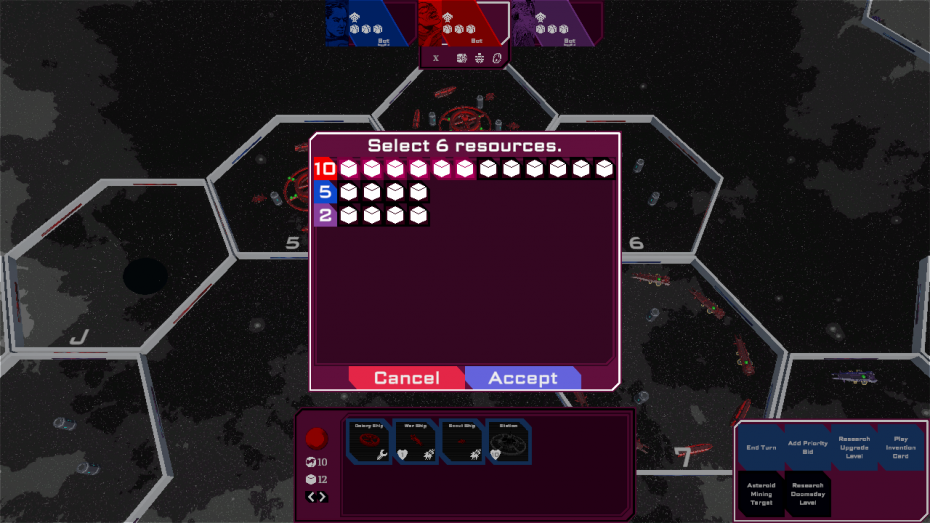
Task: Click the blue 5 resource row label
Action: (x=324, y=192)
